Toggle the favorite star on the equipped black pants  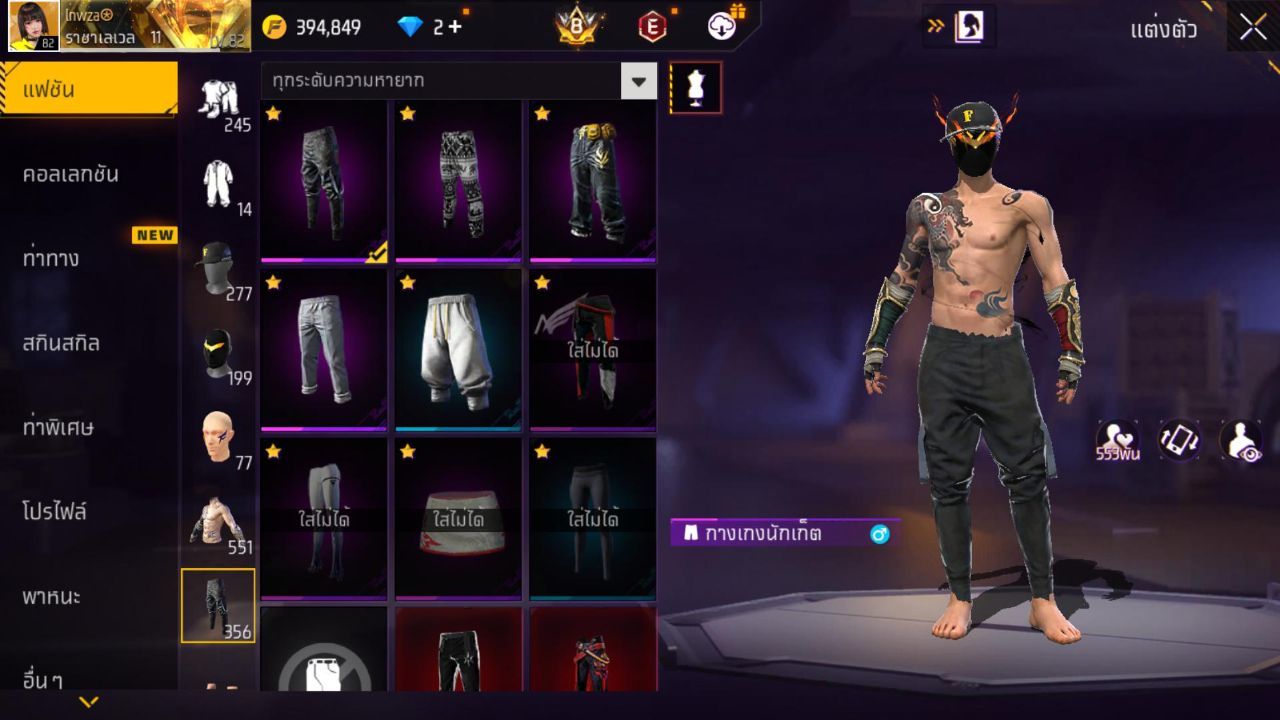point(271,115)
